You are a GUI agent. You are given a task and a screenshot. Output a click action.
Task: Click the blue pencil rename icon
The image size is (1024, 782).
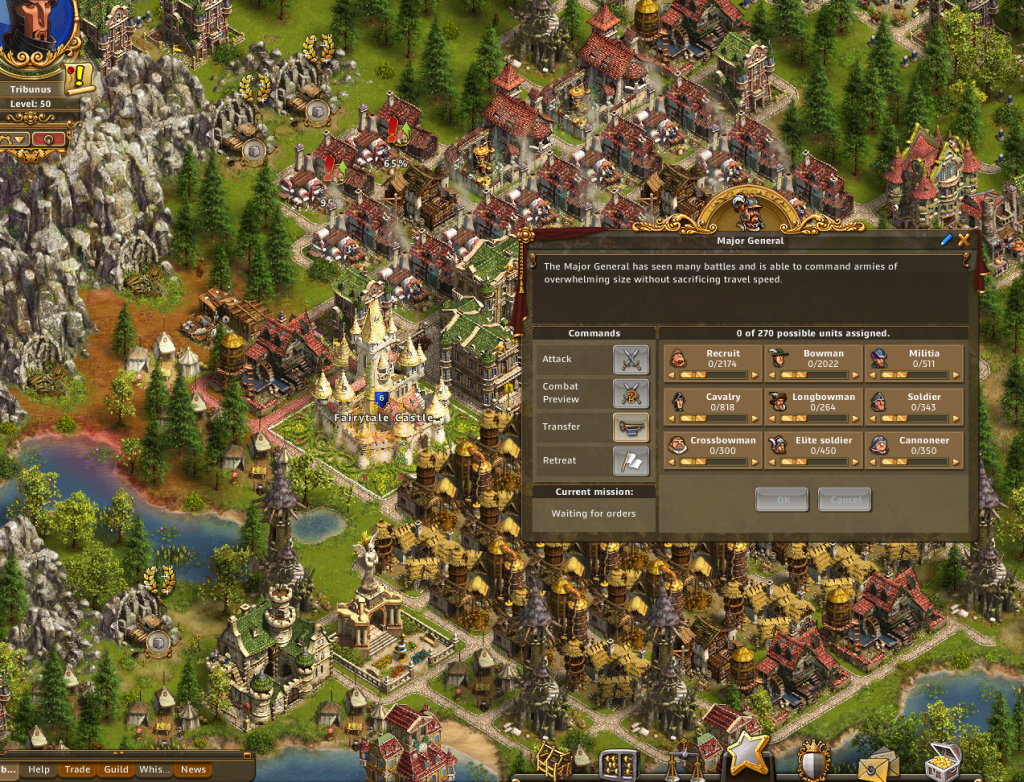(x=947, y=240)
